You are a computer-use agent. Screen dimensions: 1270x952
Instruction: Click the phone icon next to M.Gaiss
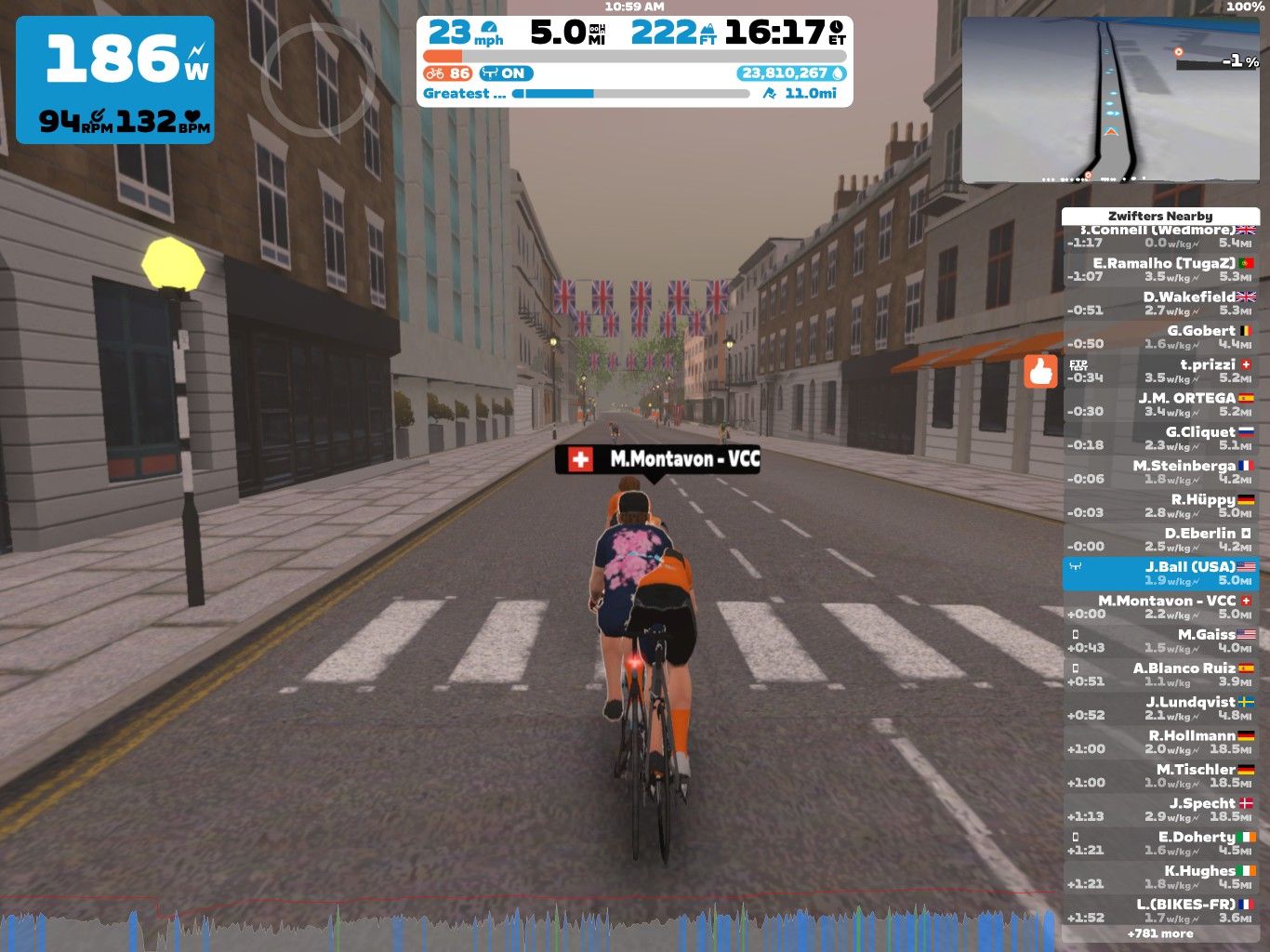click(x=1075, y=634)
